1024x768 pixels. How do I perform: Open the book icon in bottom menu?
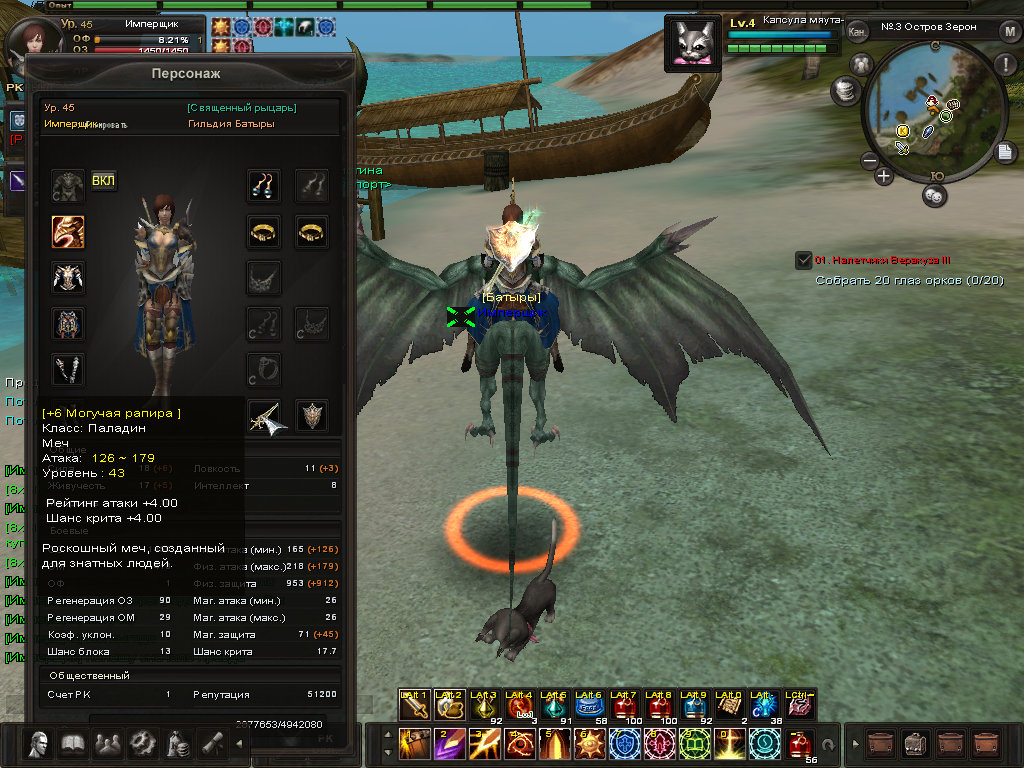tap(73, 743)
